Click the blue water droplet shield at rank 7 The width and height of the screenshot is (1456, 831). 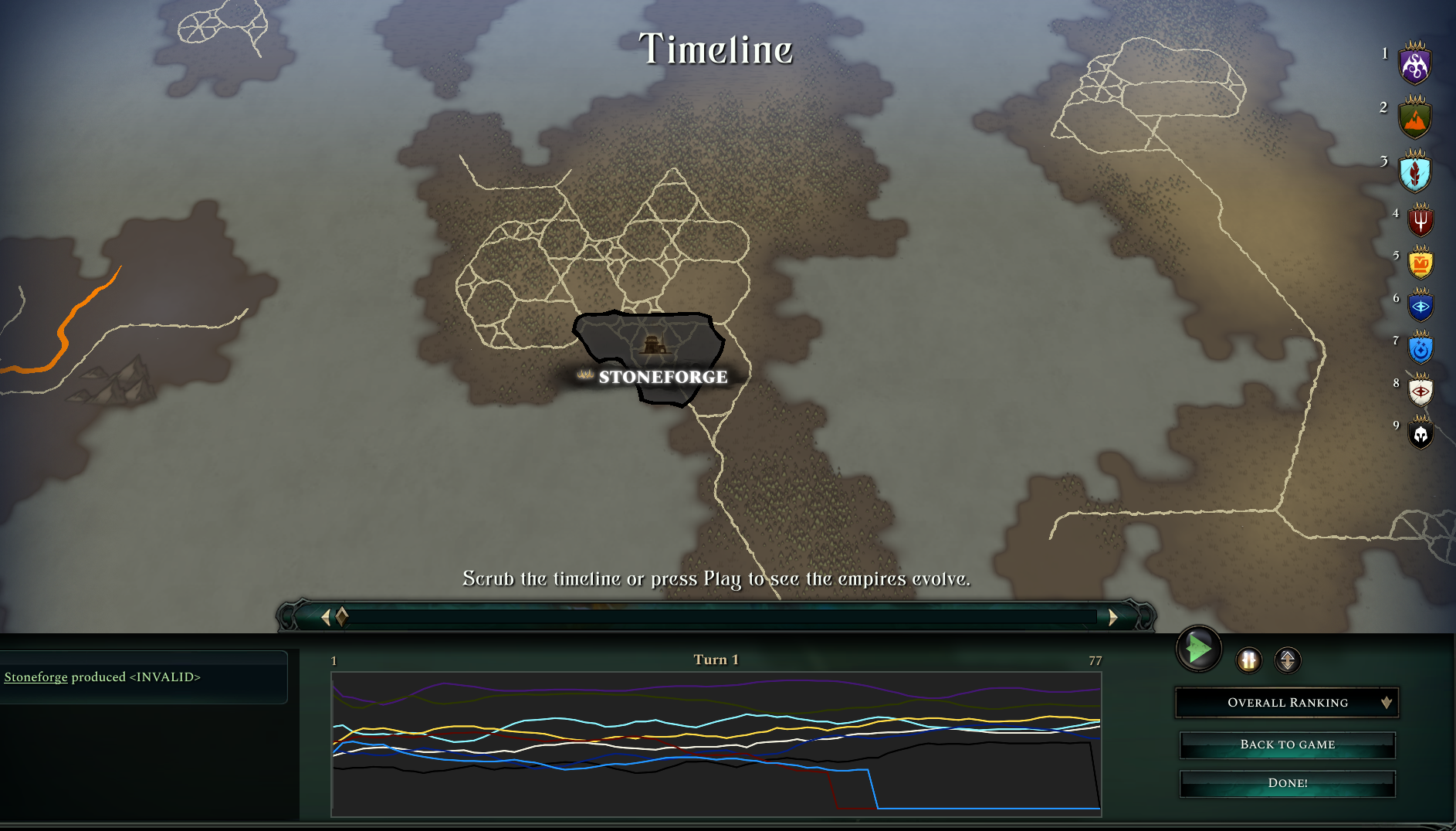pyautogui.click(x=1420, y=349)
